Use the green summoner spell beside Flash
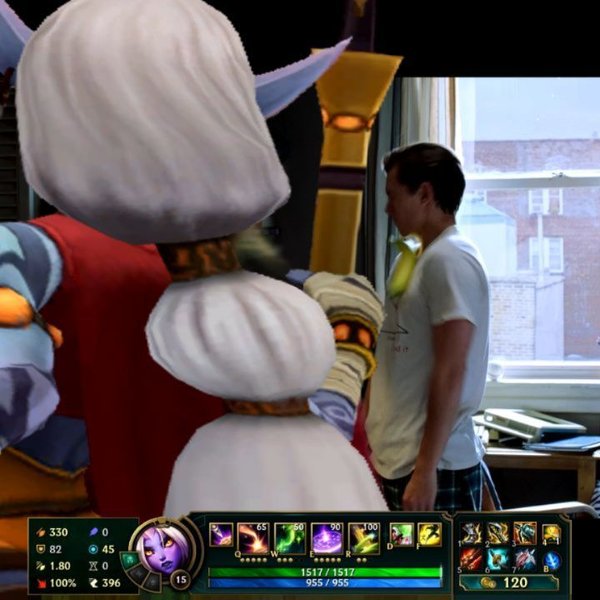This screenshot has height=600, width=600. click(x=401, y=535)
